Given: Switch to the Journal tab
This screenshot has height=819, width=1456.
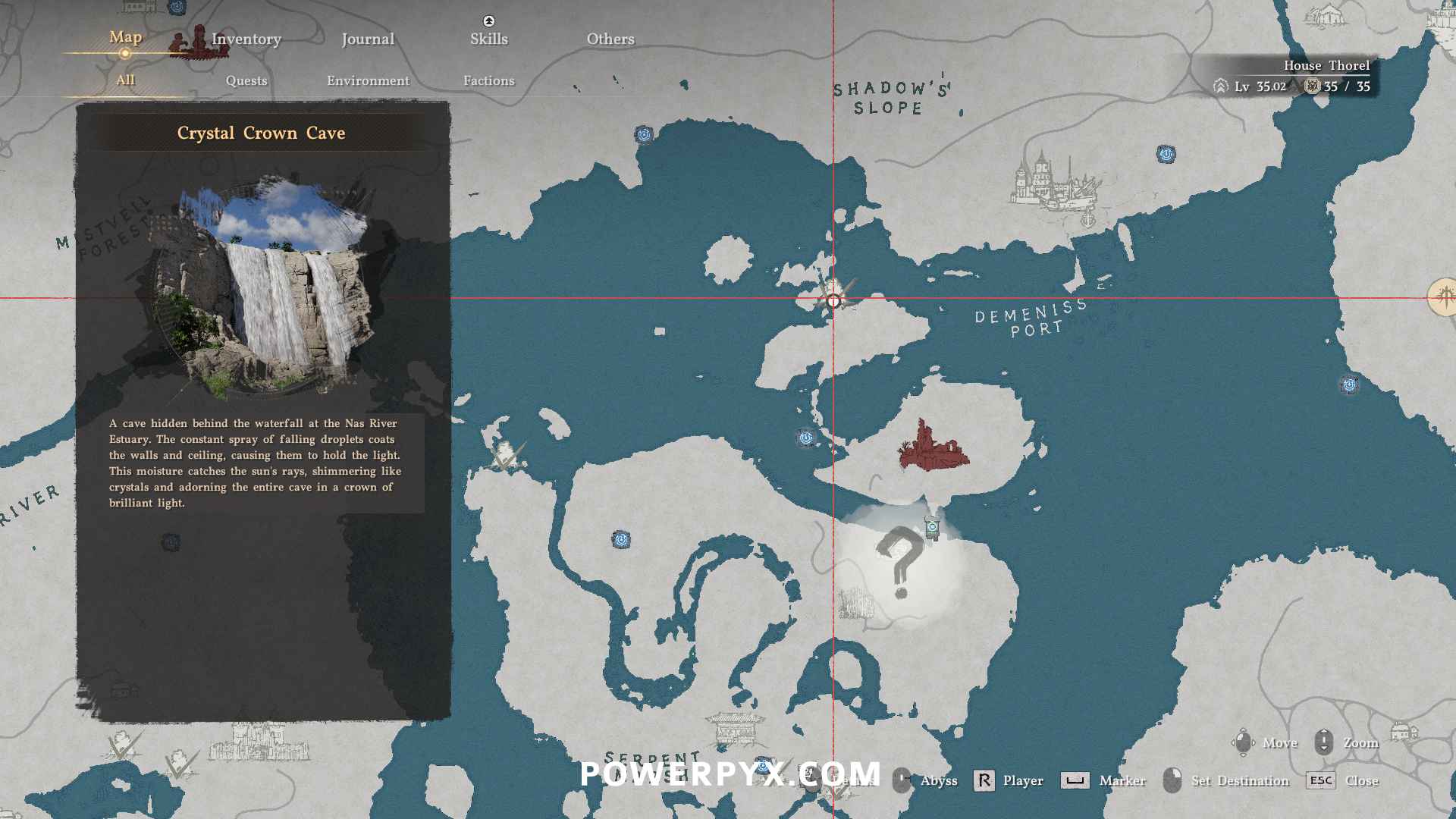Looking at the screenshot, I should pos(368,39).
